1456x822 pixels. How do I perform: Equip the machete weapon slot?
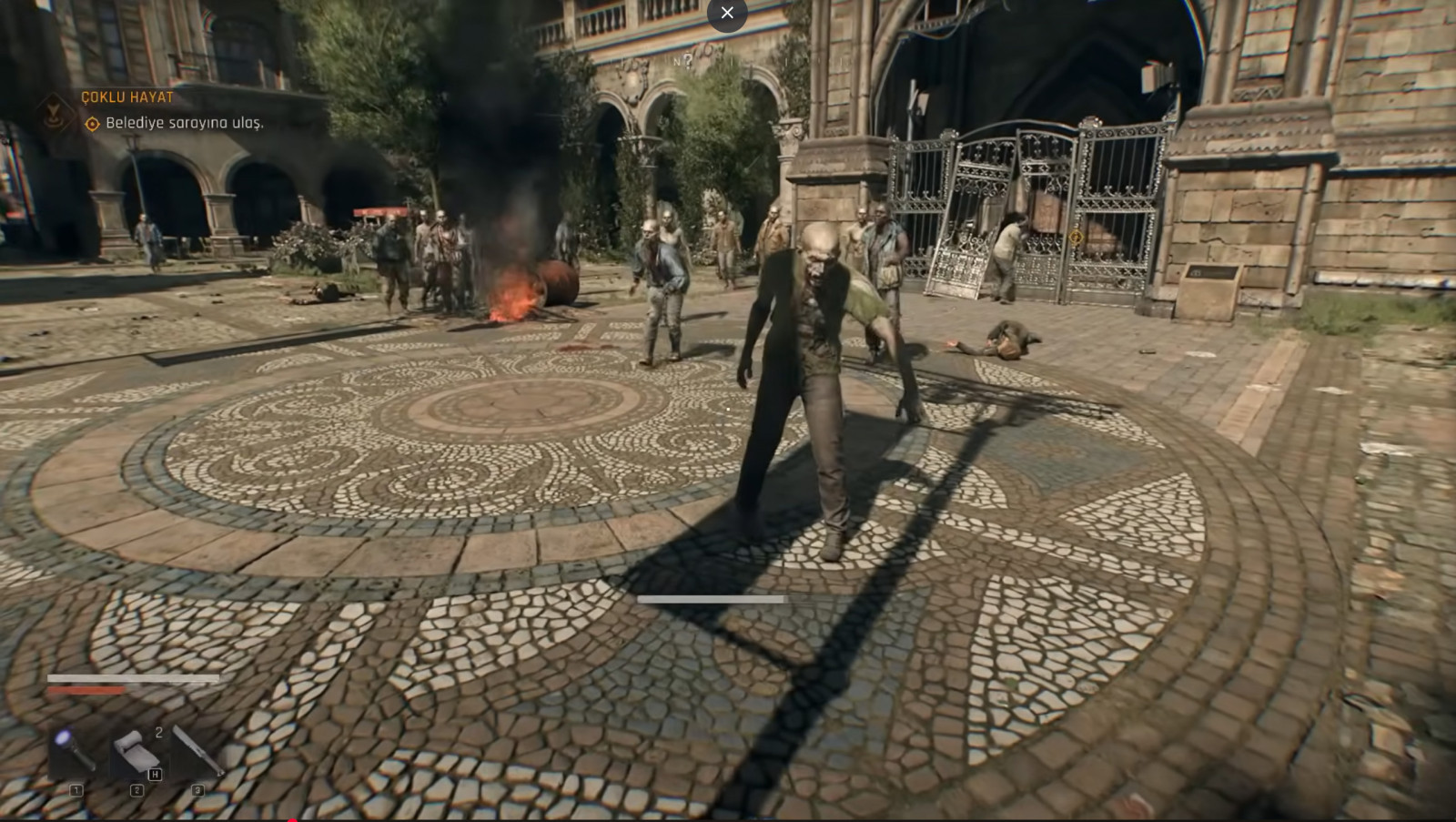(x=197, y=752)
